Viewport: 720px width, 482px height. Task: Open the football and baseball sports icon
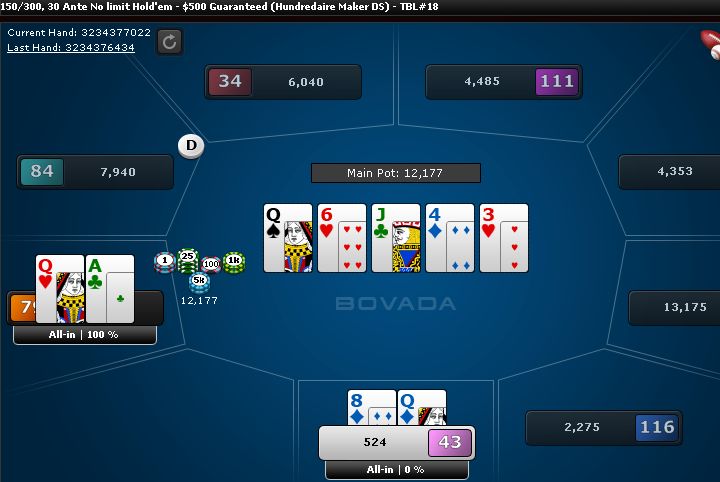(x=711, y=42)
